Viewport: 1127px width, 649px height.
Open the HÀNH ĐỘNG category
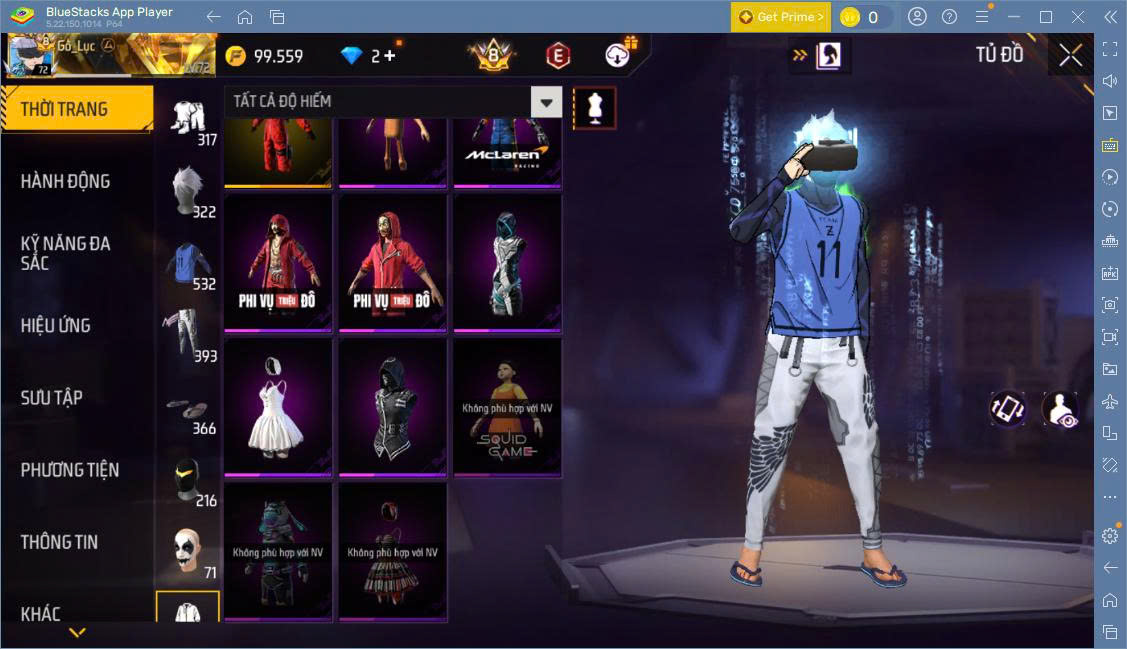(x=66, y=181)
